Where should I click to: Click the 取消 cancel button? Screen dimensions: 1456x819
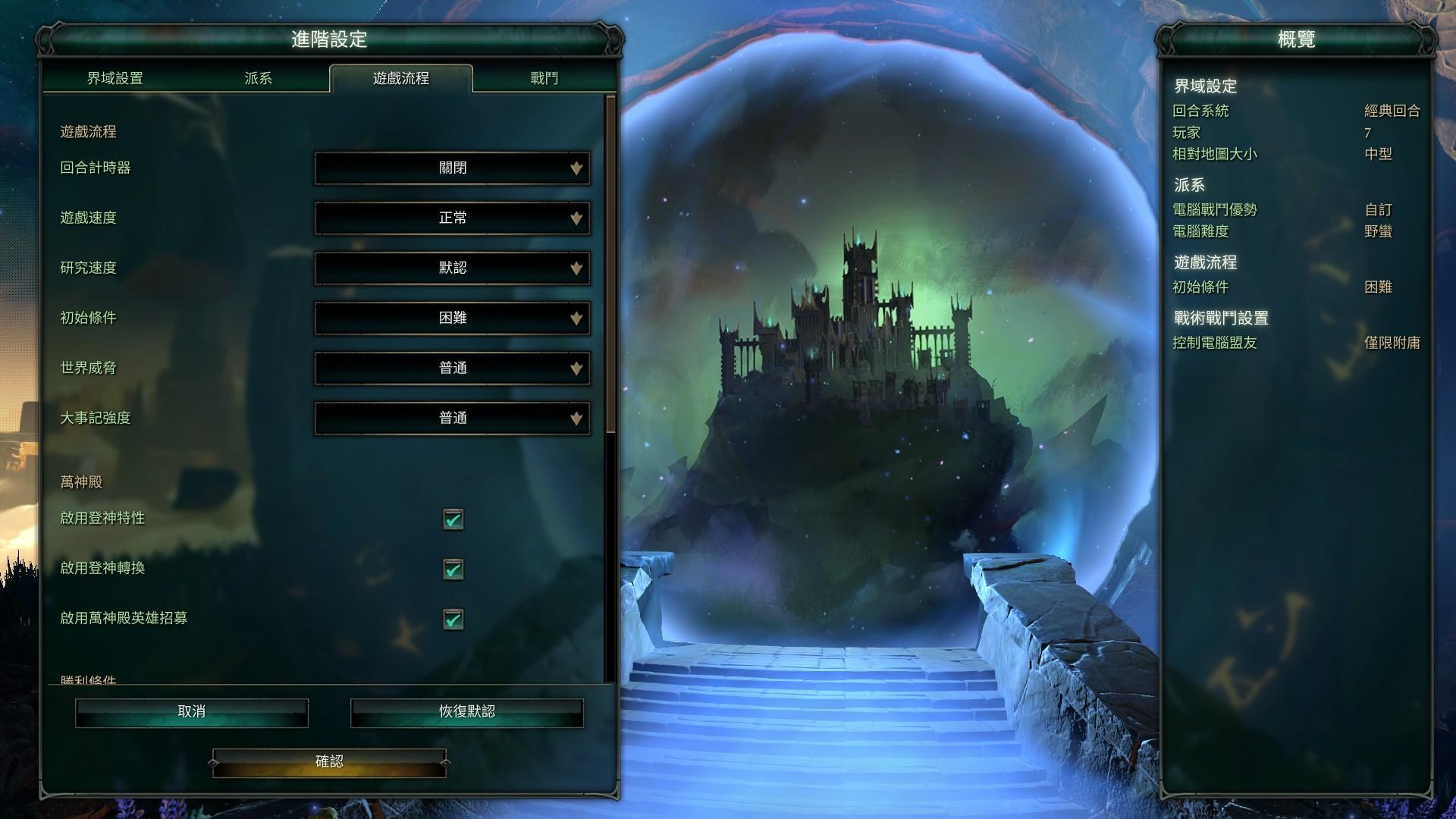192,712
